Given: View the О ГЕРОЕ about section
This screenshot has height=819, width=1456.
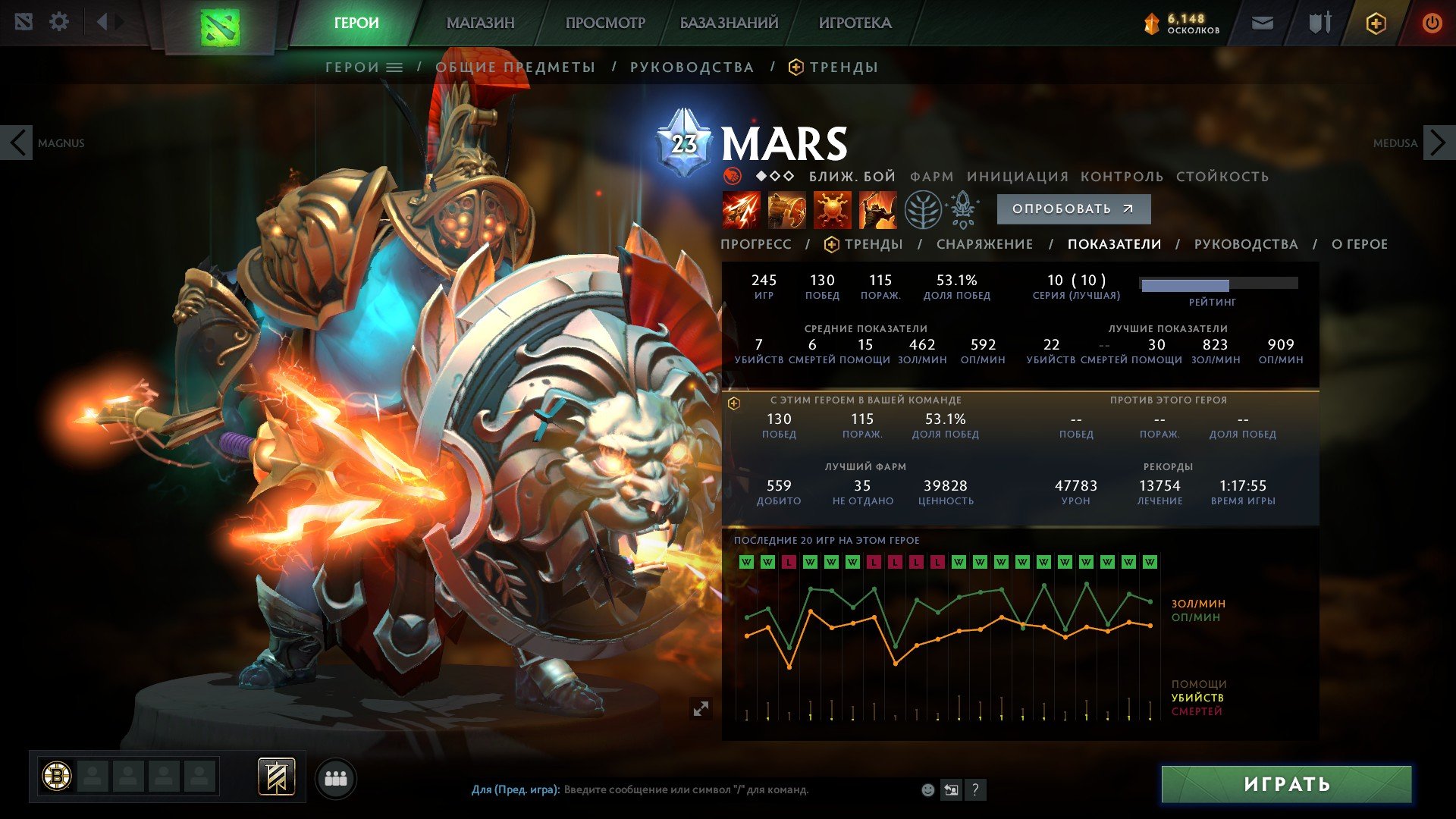Looking at the screenshot, I should point(1359,244).
